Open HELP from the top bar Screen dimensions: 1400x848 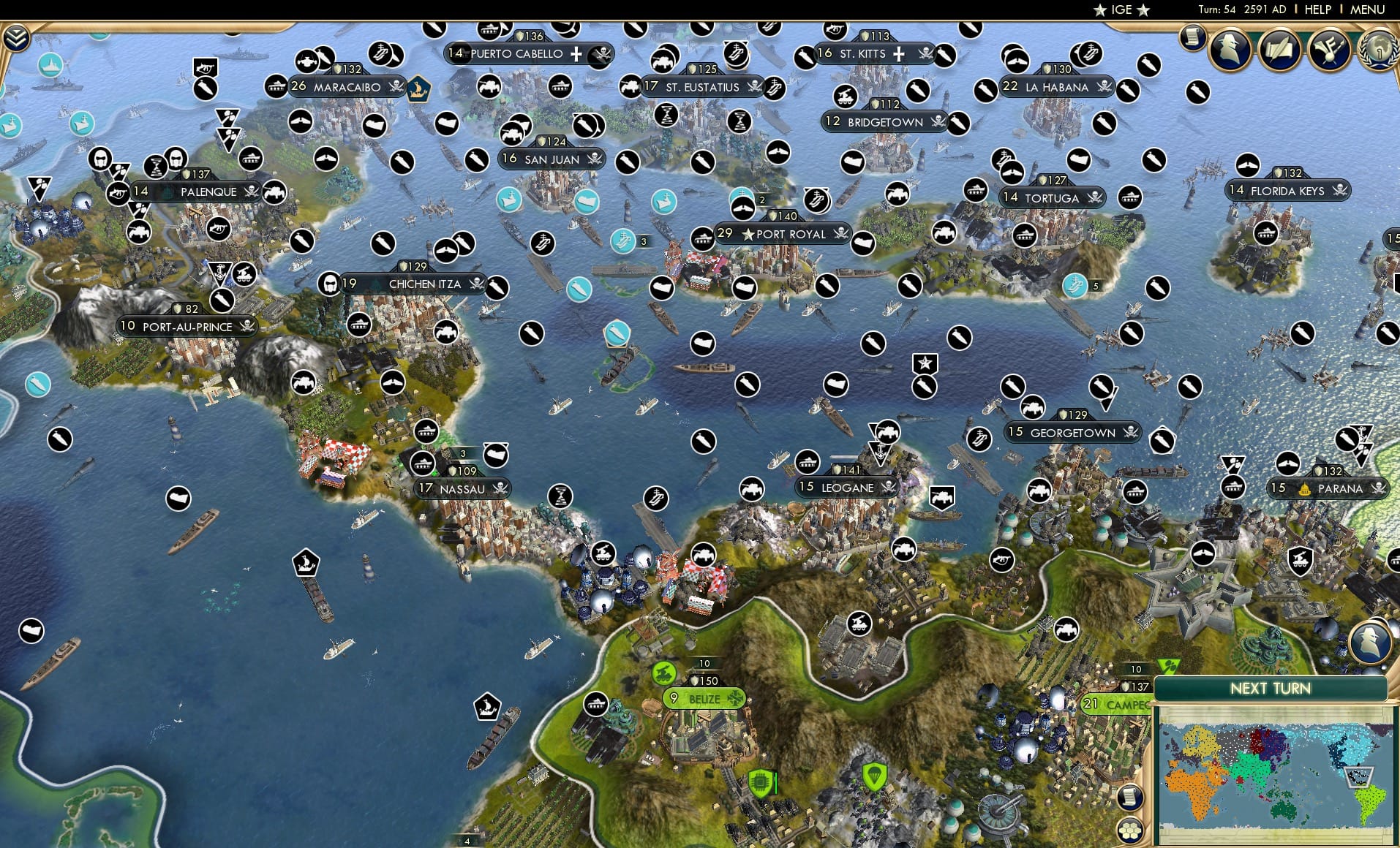[x=1317, y=10]
